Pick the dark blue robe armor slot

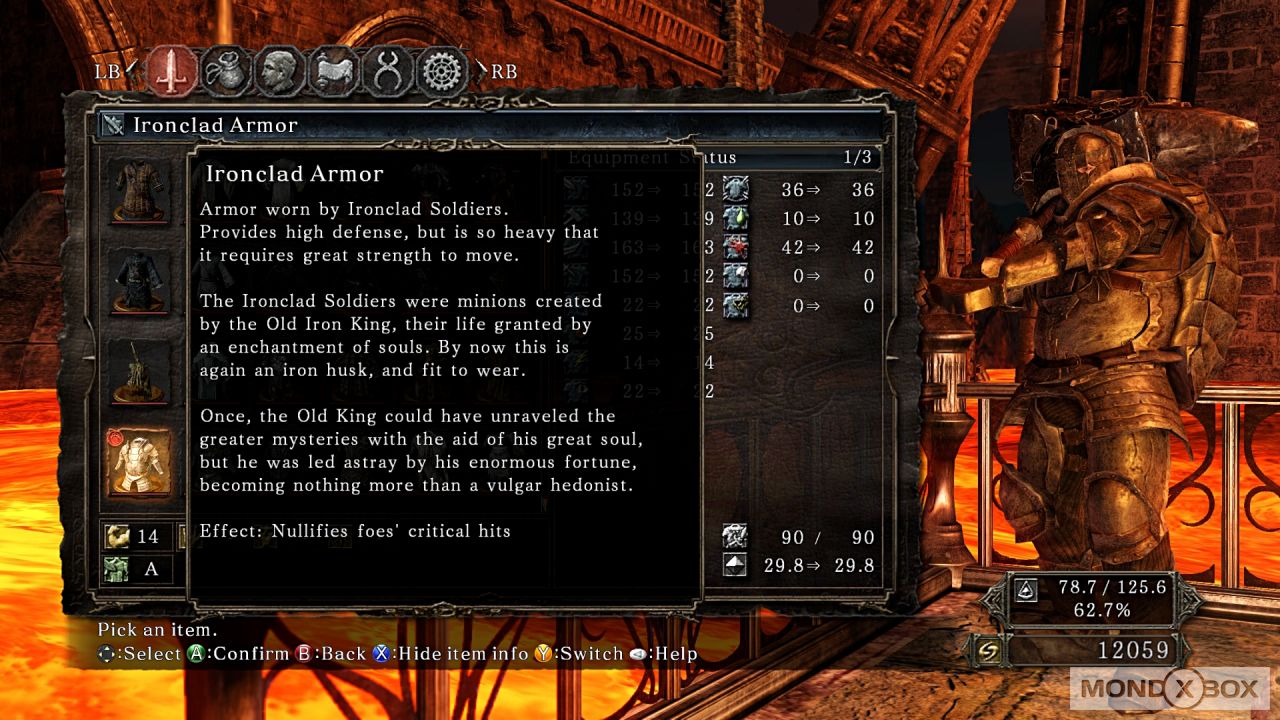coord(140,280)
